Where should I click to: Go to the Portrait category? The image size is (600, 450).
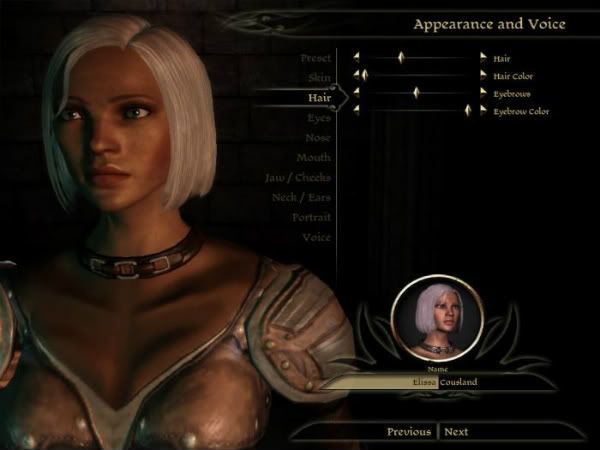(x=311, y=217)
